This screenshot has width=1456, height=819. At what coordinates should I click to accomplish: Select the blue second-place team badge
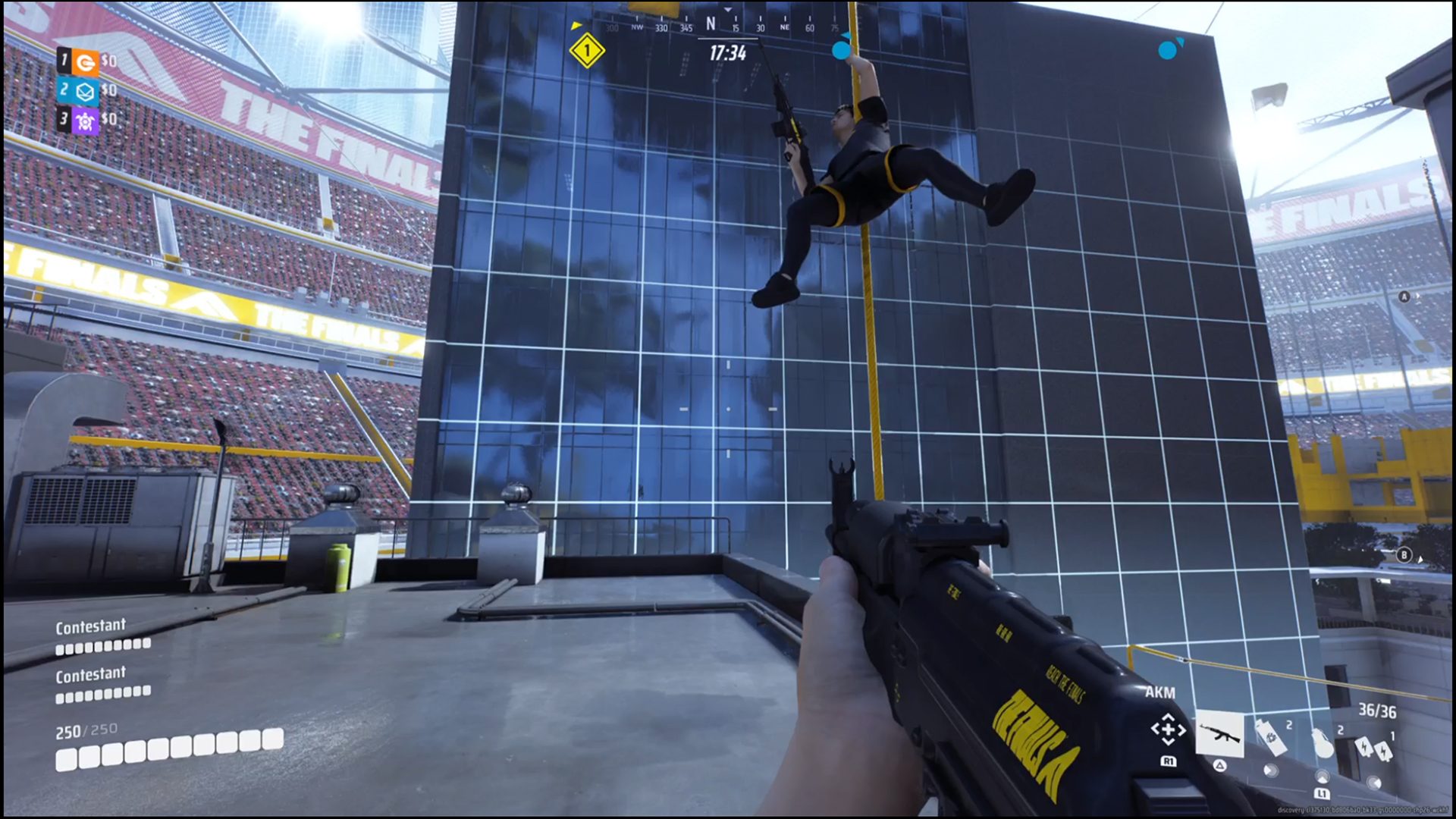coord(86,92)
